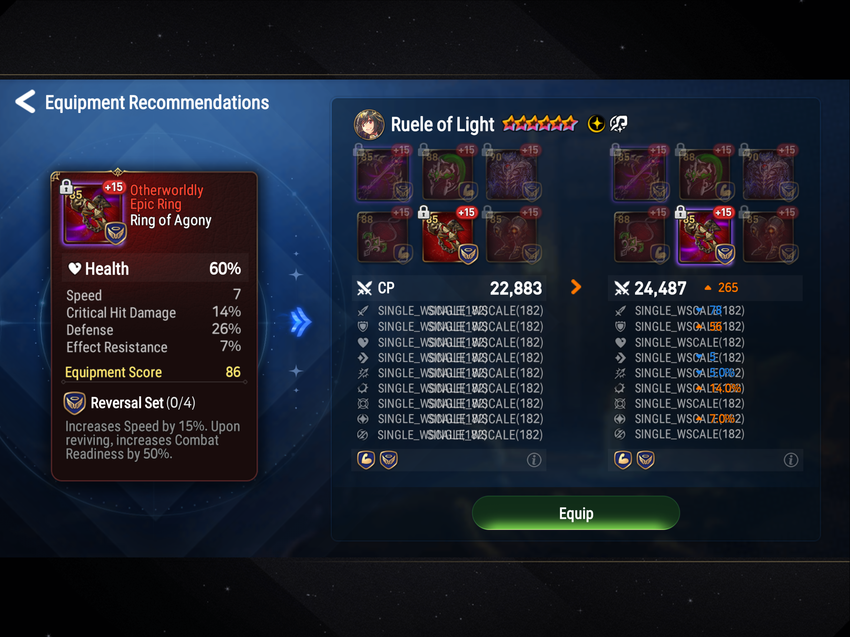Open the info icon under current stats
The image size is (850, 637).
click(x=534, y=460)
